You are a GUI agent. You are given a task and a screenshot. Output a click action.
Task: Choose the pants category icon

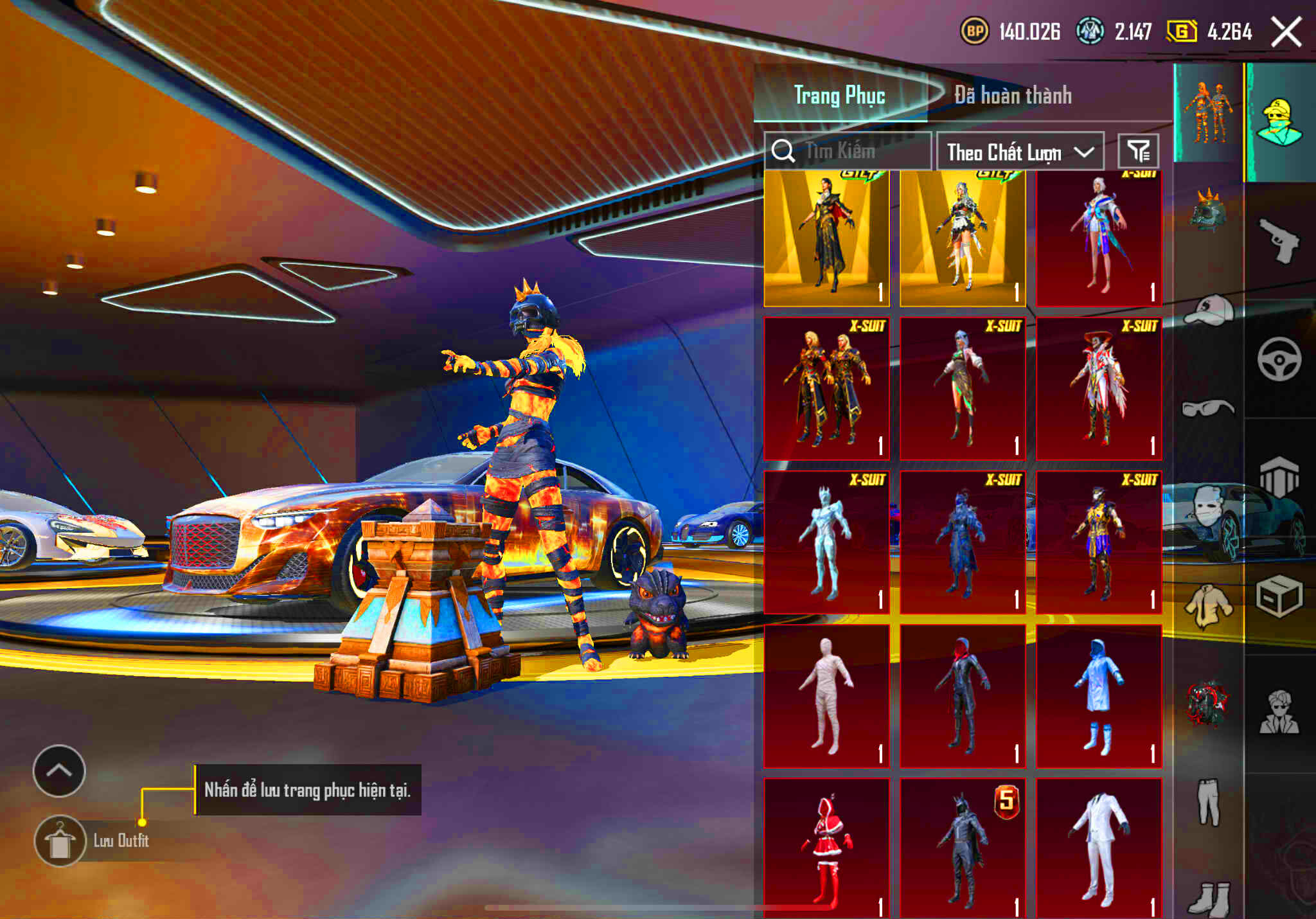1208,802
